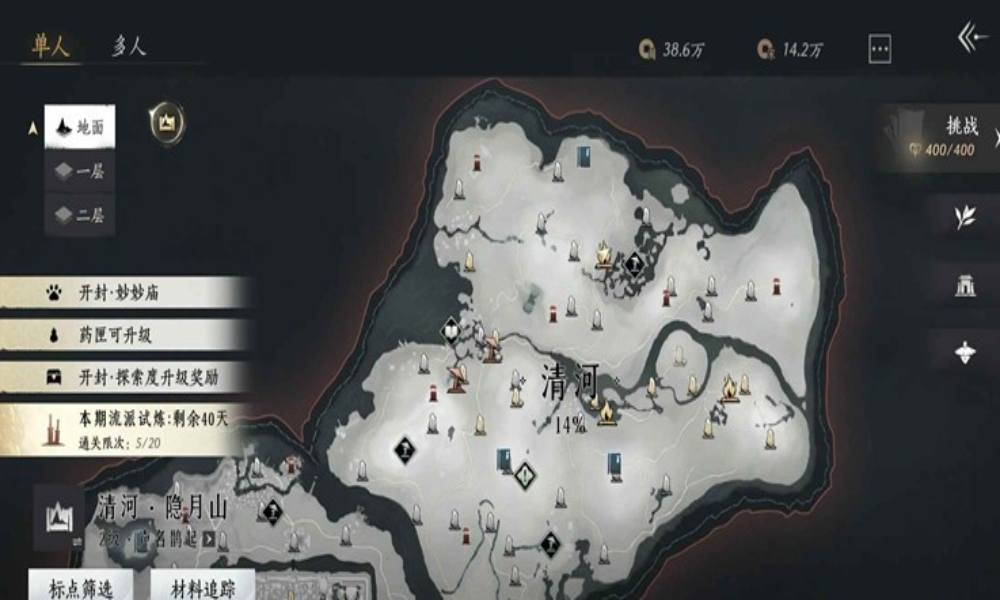Go back using the arrow button
Viewport: 1000px width, 600px height.
(971, 39)
